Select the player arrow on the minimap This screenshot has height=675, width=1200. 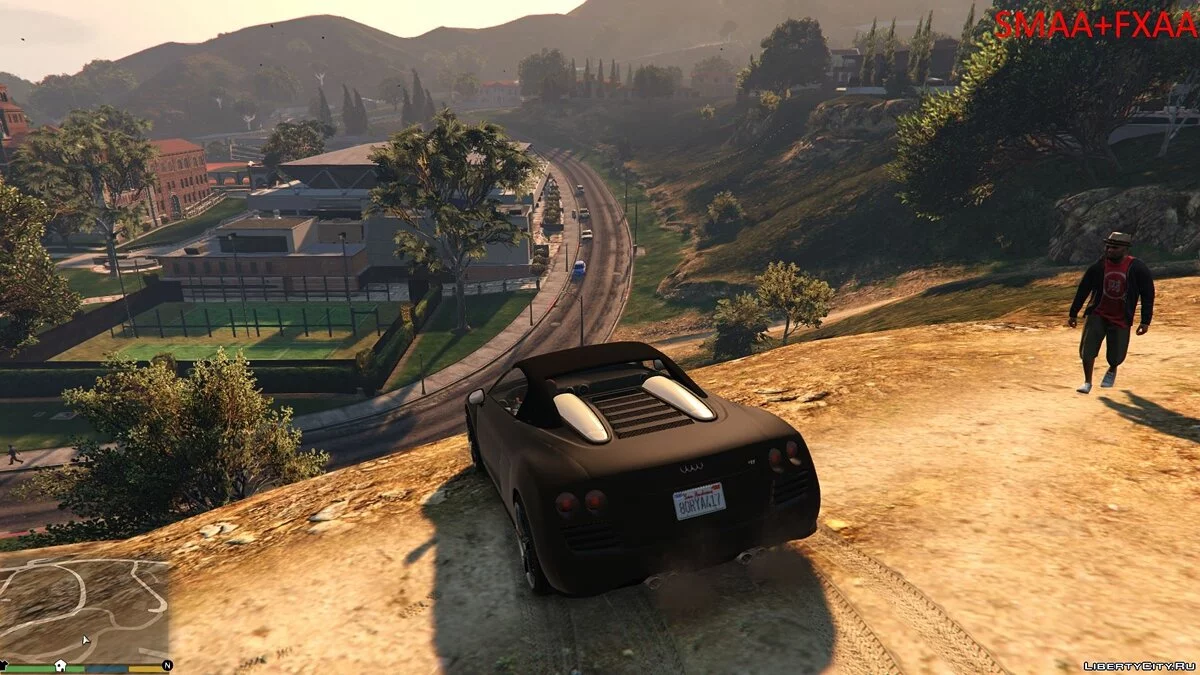coord(86,639)
